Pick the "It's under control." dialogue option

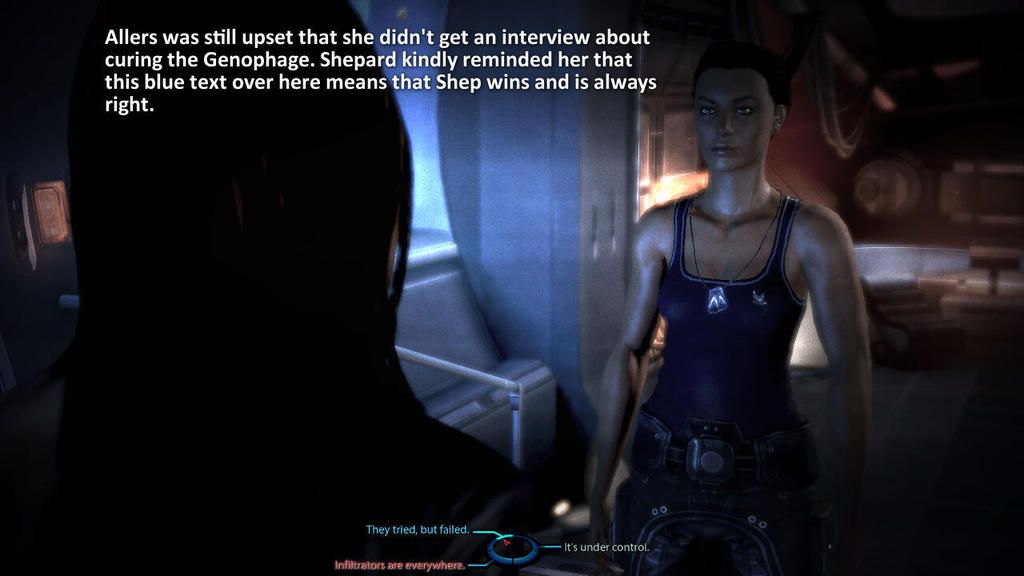(x=607, y=547)
